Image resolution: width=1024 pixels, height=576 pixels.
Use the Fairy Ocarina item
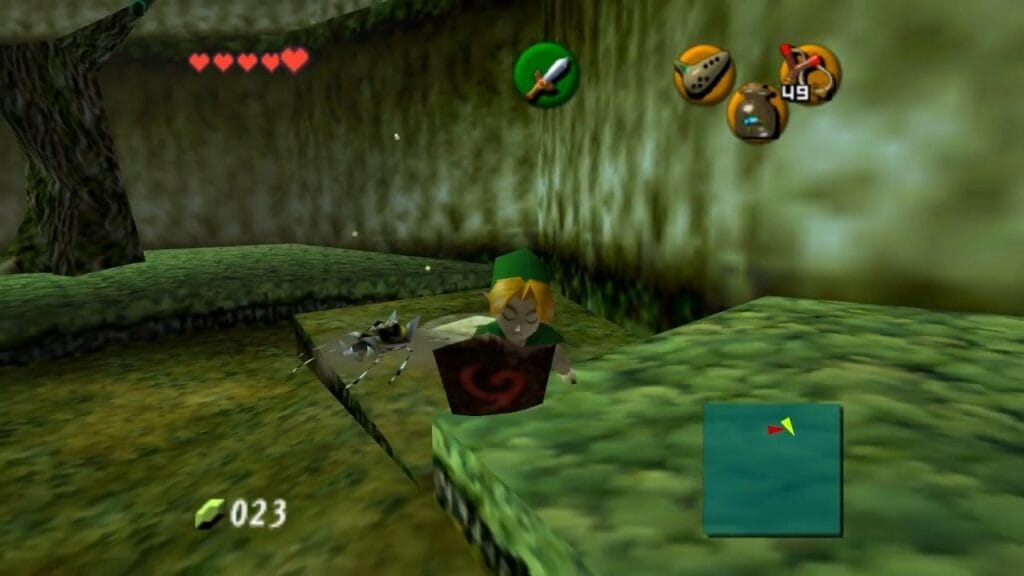(x=703, y=74)
